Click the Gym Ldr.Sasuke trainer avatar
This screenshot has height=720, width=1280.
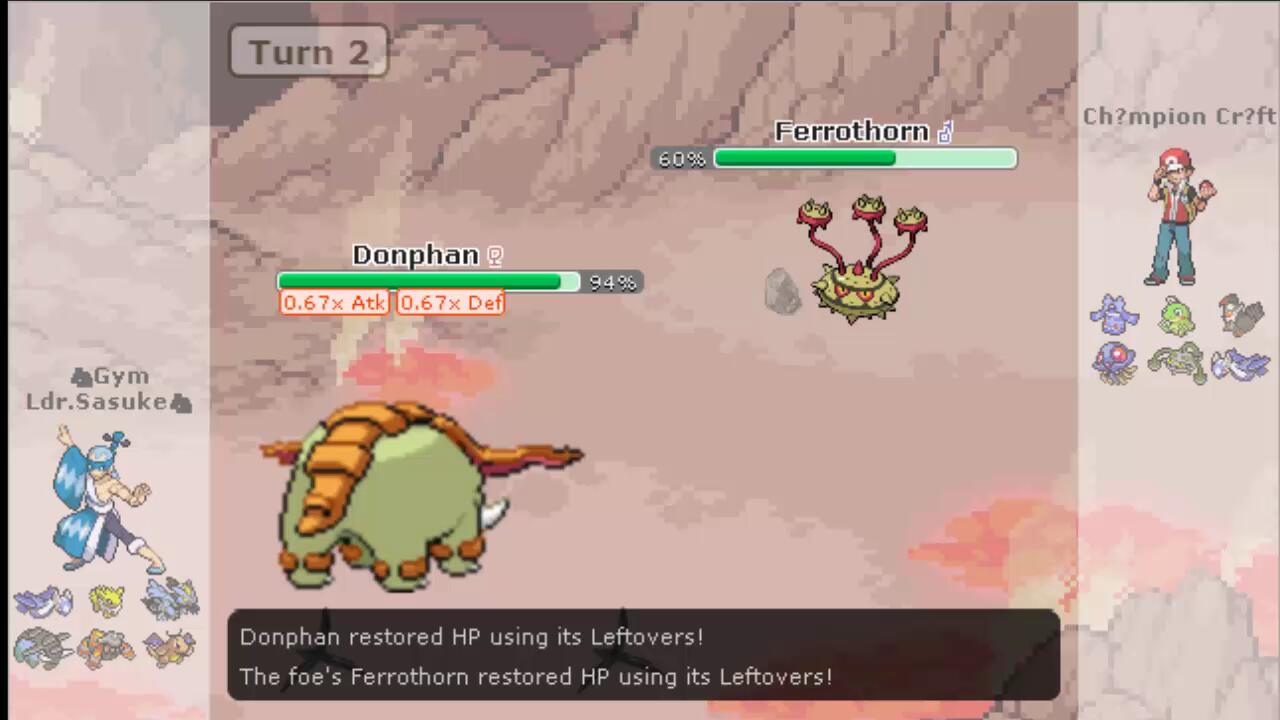point(102,498)
